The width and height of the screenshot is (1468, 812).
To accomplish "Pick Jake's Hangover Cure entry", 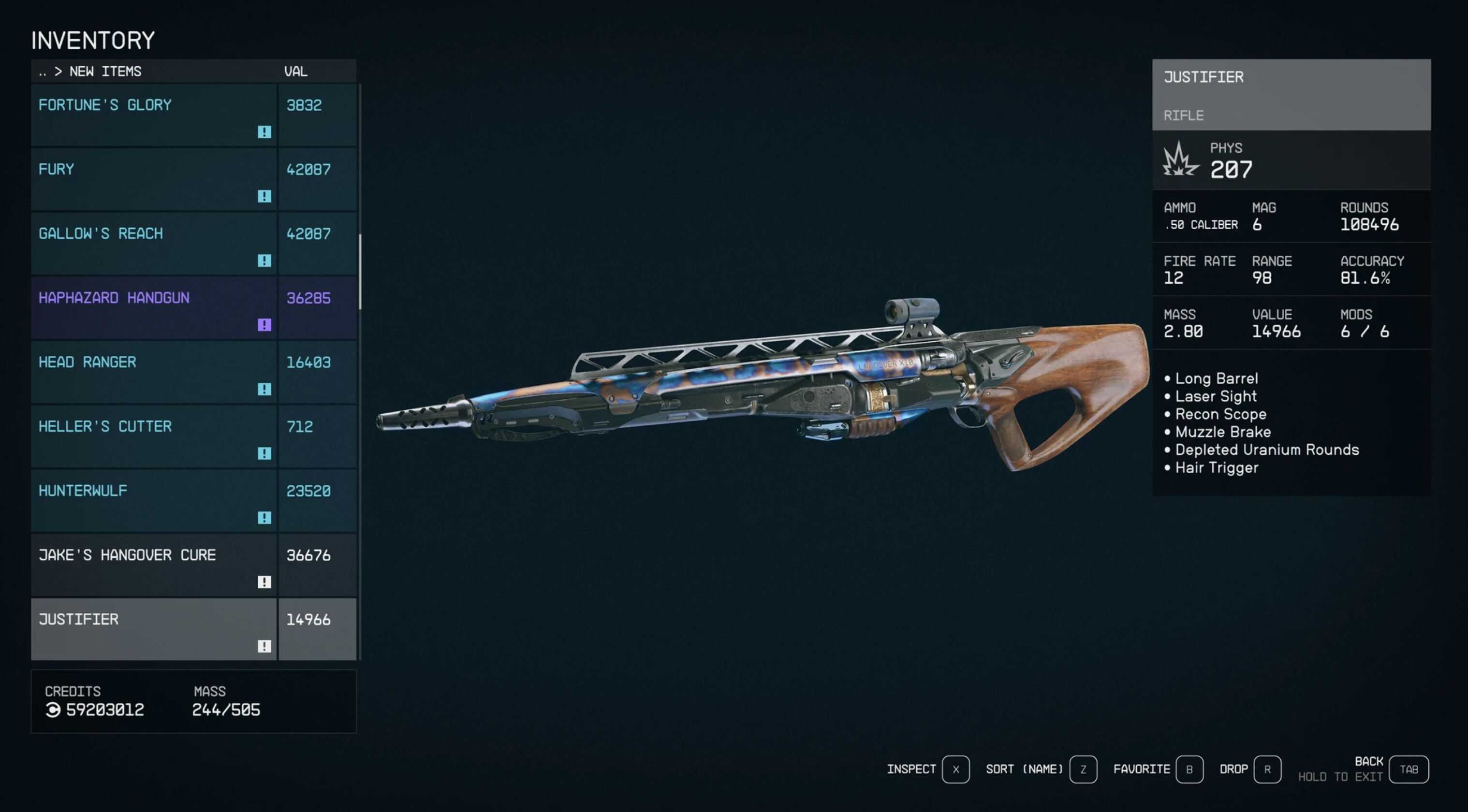I will 154,565.
